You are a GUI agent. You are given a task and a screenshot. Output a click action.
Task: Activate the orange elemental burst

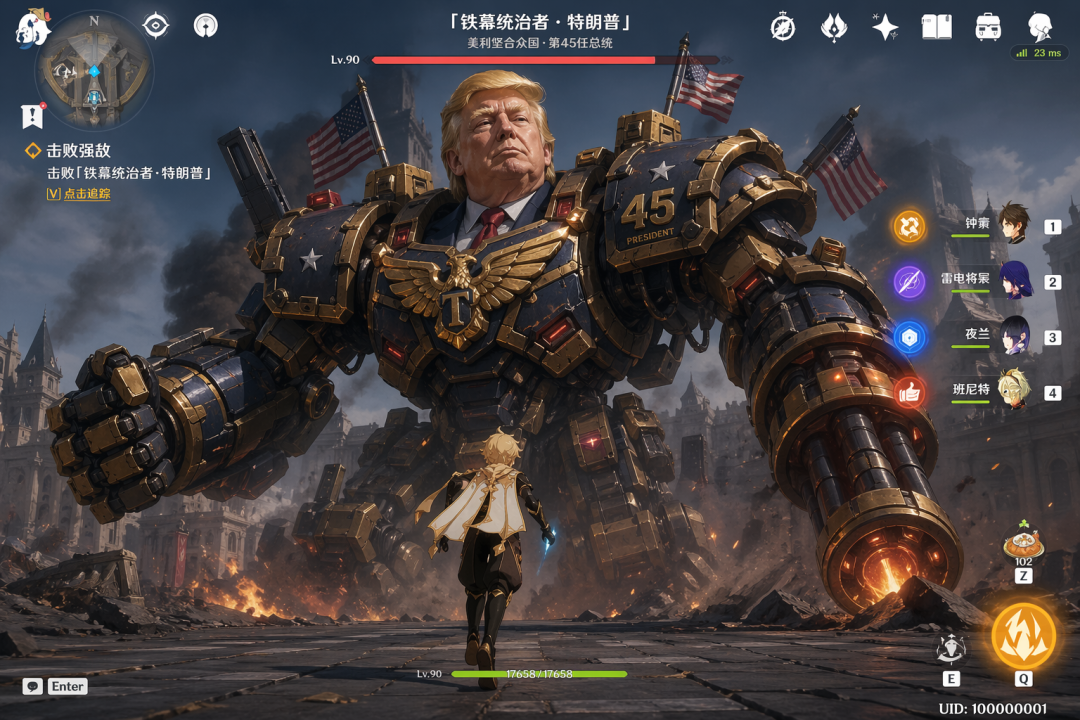pos(1023,636)
